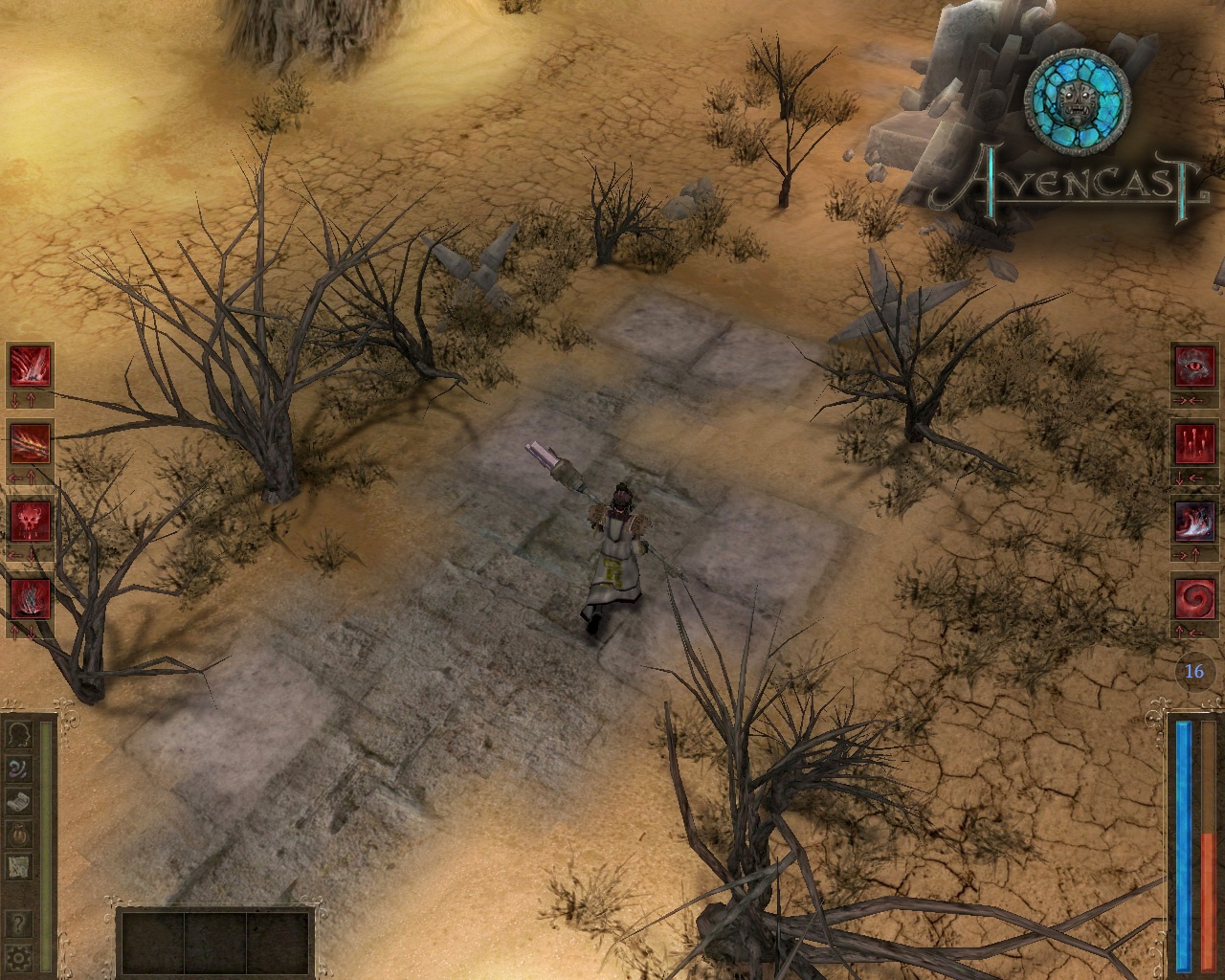Image resolution: width=1225 pixels, height=980 pixels.
Task: Select the fiery claw spell icon
Action: (x=29, y=367)
